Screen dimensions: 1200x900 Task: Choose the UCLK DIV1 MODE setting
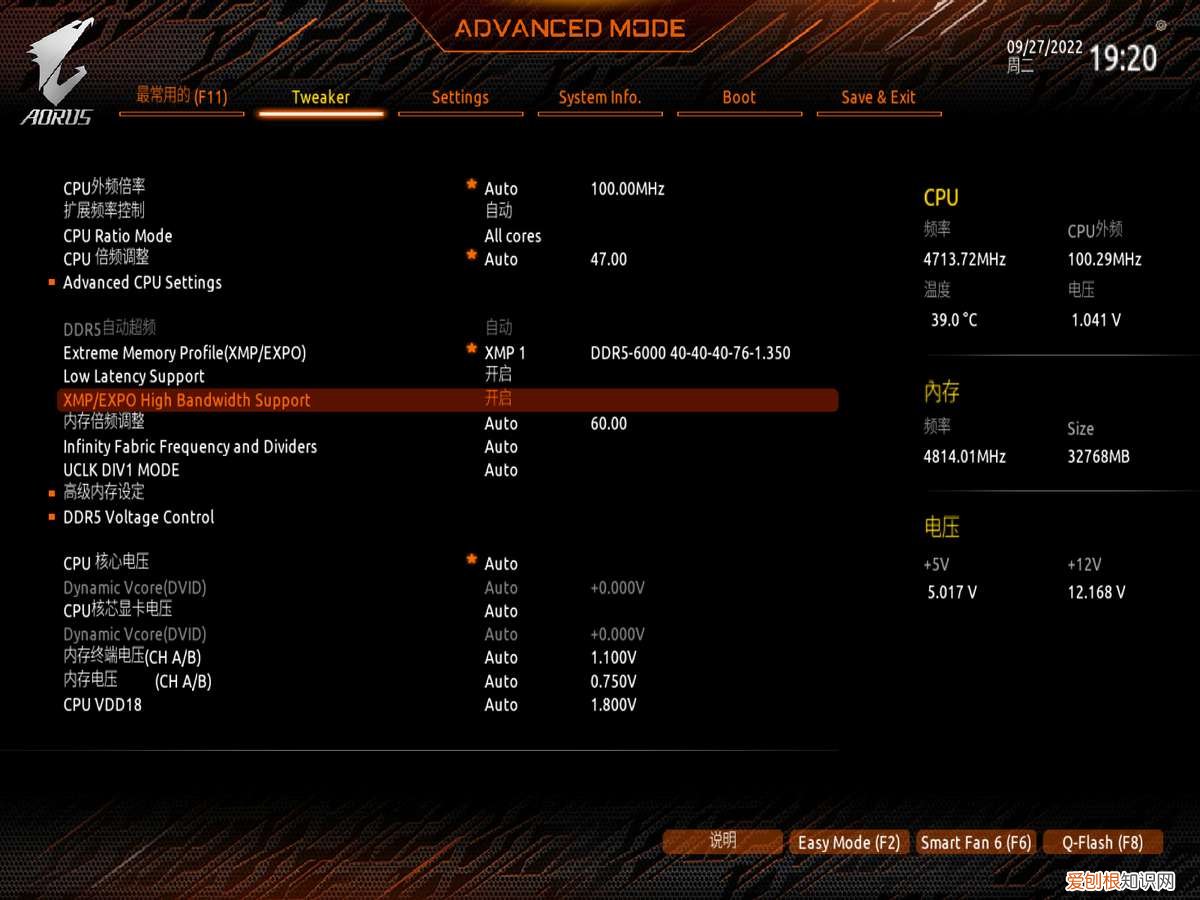(x=121, y=470)
